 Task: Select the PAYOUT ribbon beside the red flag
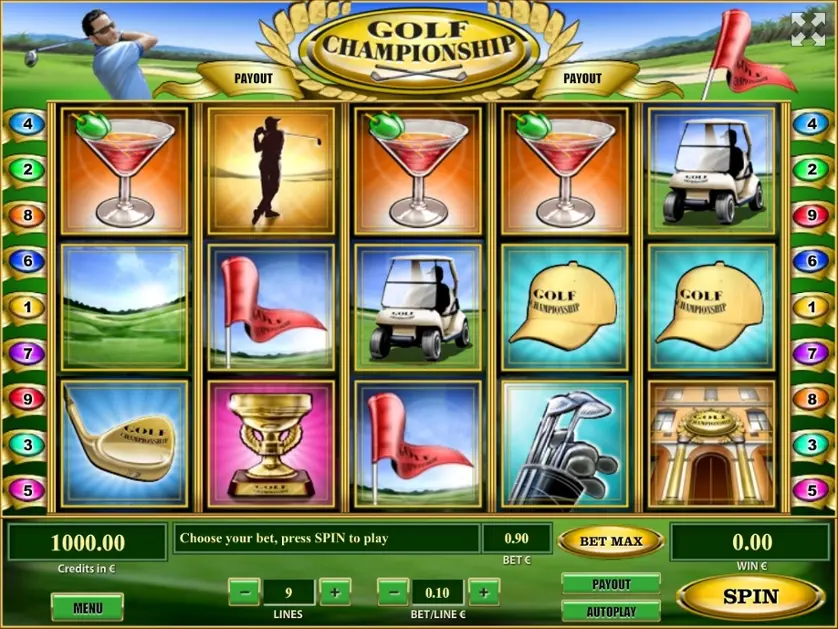point(582,78)
